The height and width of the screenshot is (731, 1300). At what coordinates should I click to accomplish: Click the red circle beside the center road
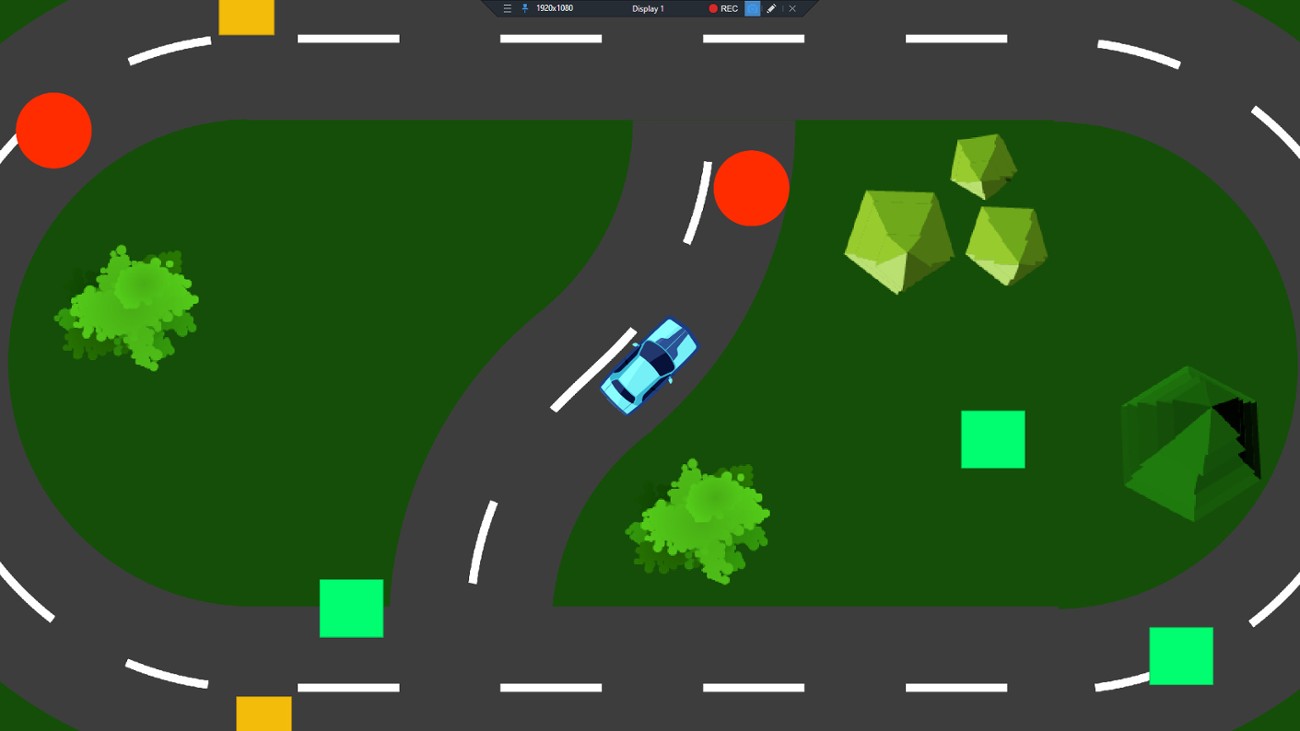pos(751,188)
